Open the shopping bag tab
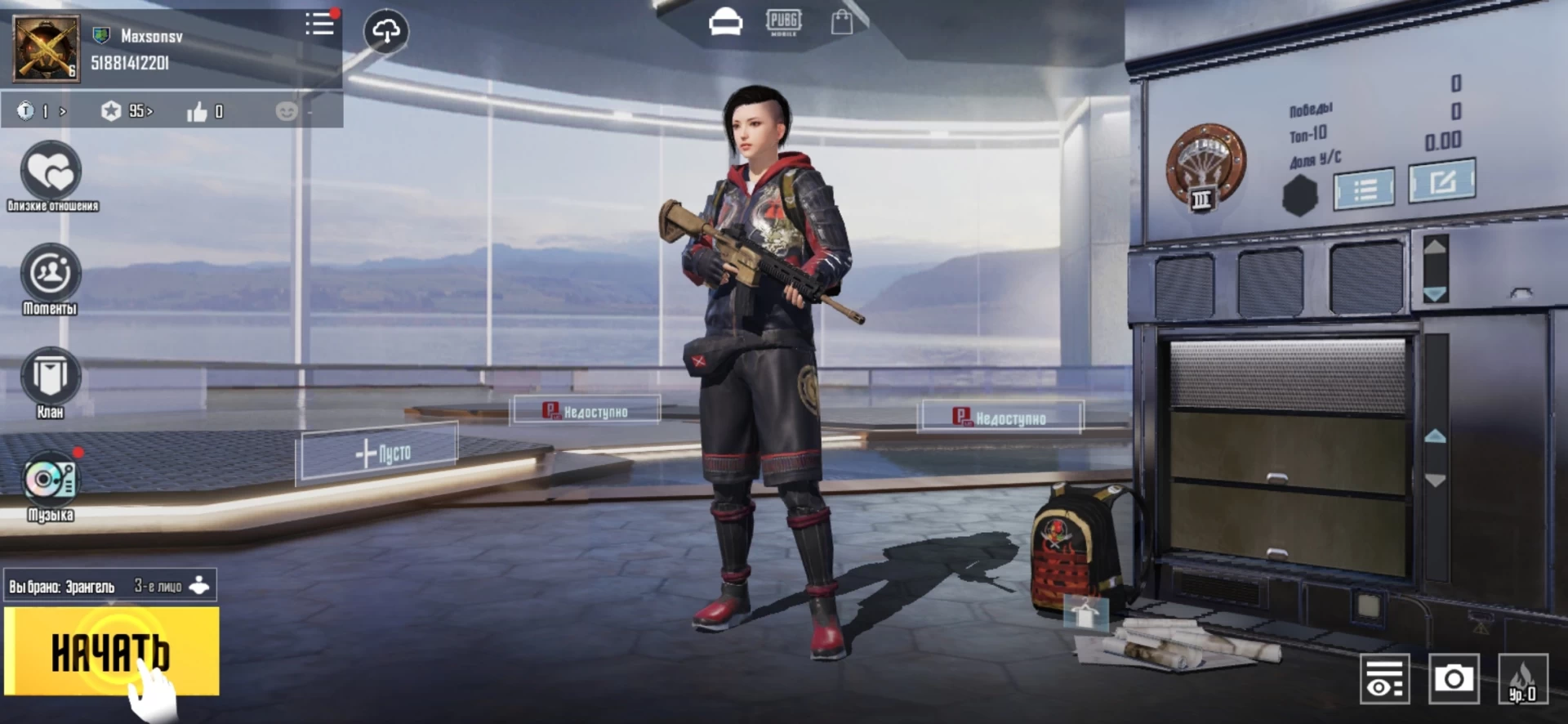Viewport: 1568px width, 724px height. coord(841,22)
